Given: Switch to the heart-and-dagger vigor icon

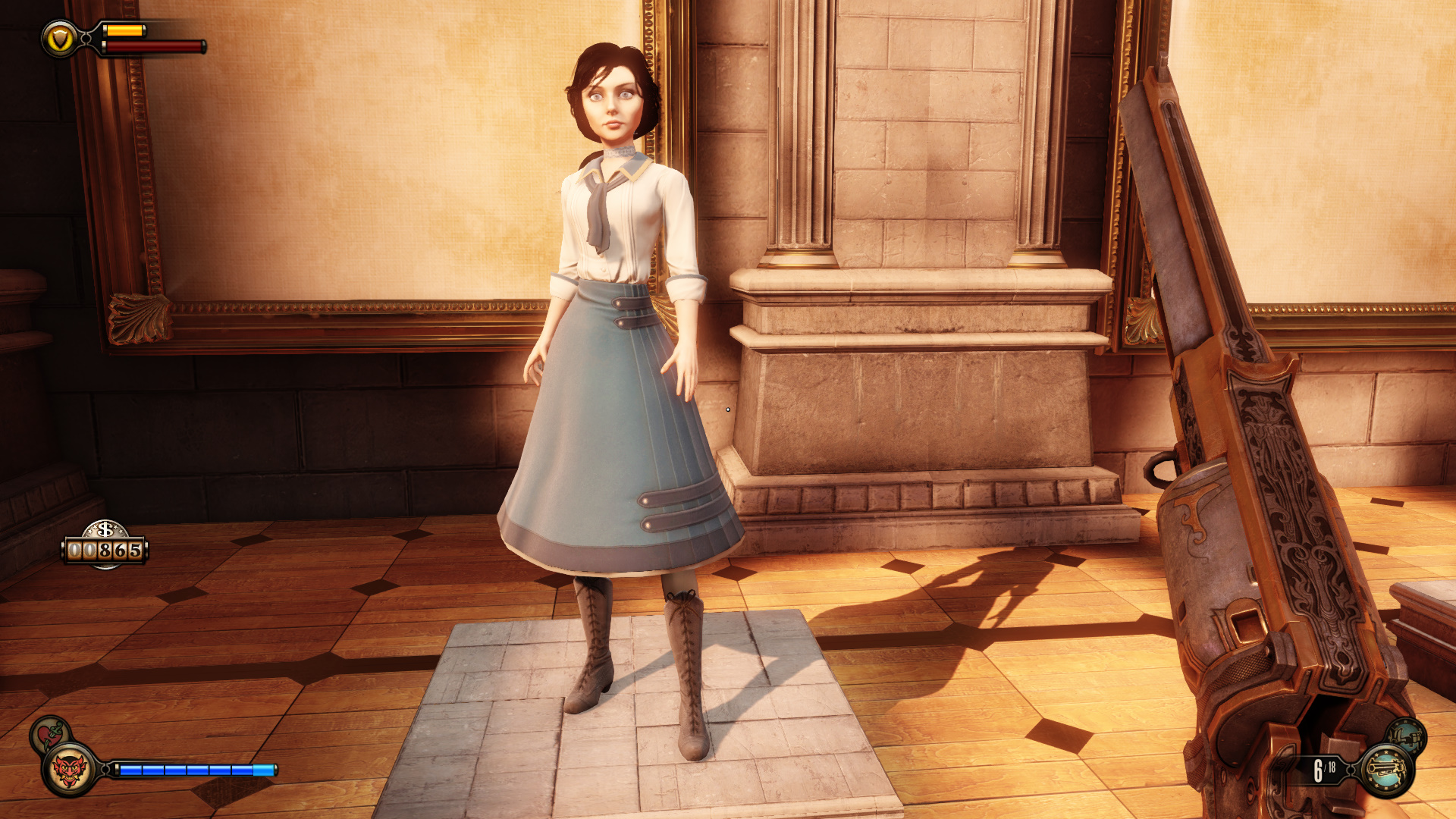Looking at the screenshot, I should tap(49, 733).
